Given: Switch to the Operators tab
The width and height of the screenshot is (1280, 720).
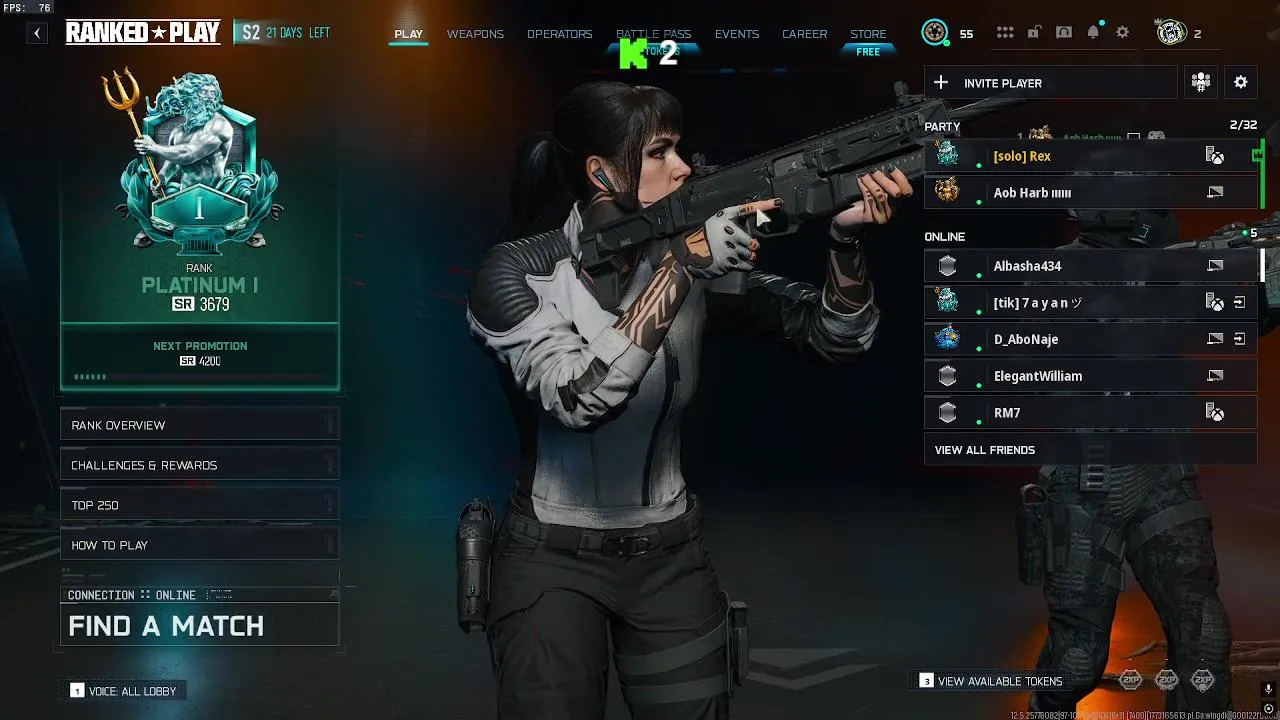Looking at the screenshot, I should click(559, 34).
